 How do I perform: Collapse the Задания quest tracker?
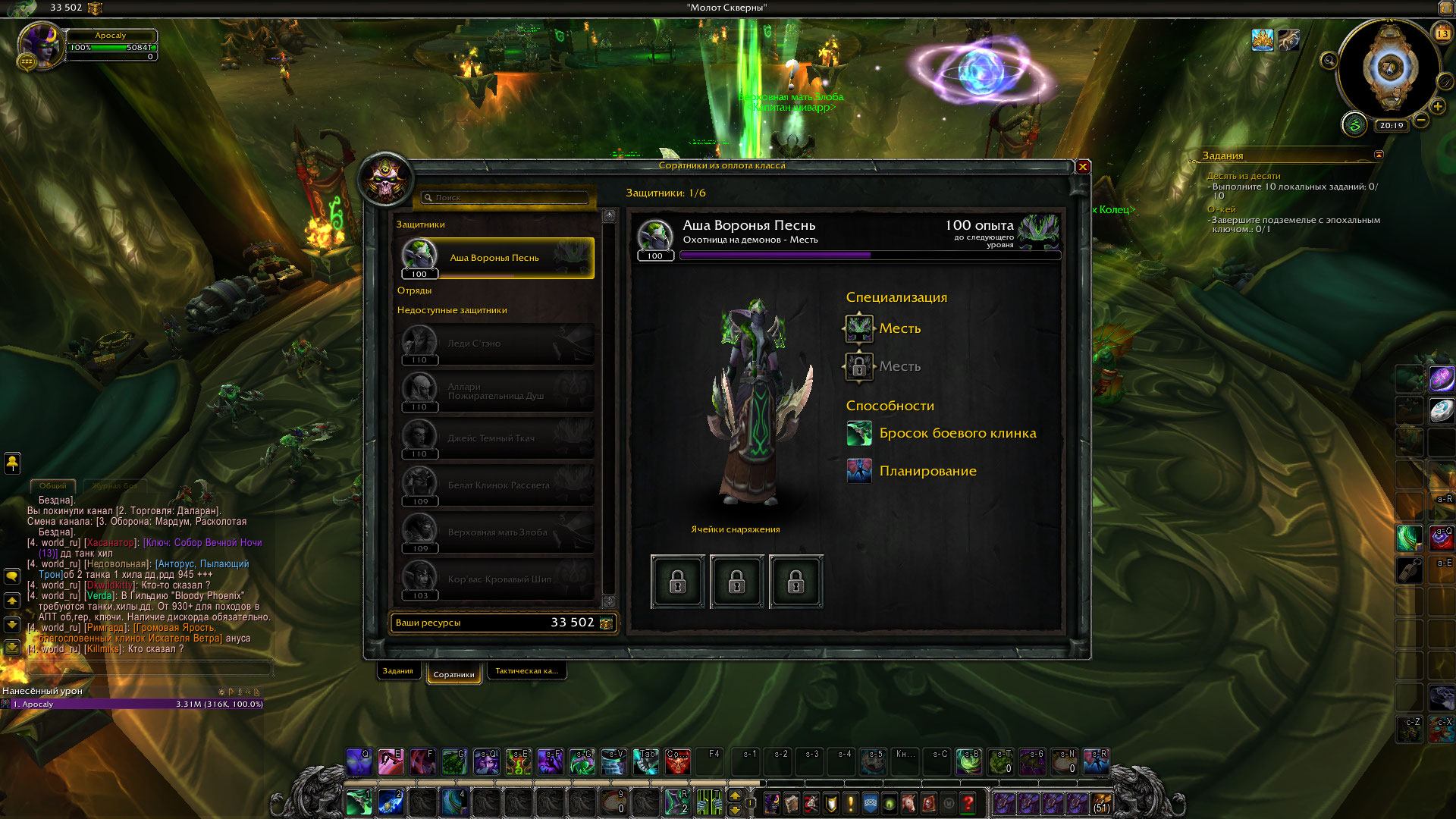pyautogui.click(x=1379, y=155)
